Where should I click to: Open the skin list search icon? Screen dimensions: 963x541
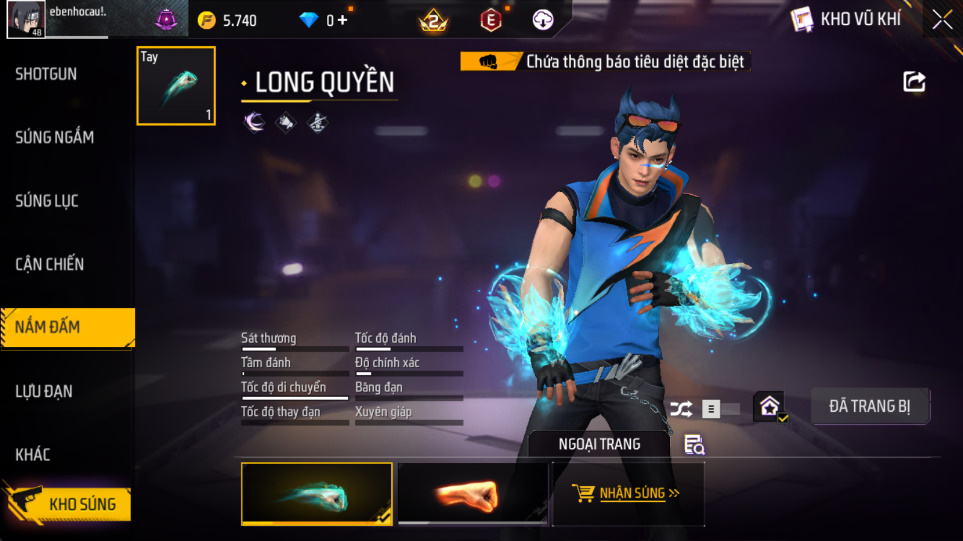695,444
